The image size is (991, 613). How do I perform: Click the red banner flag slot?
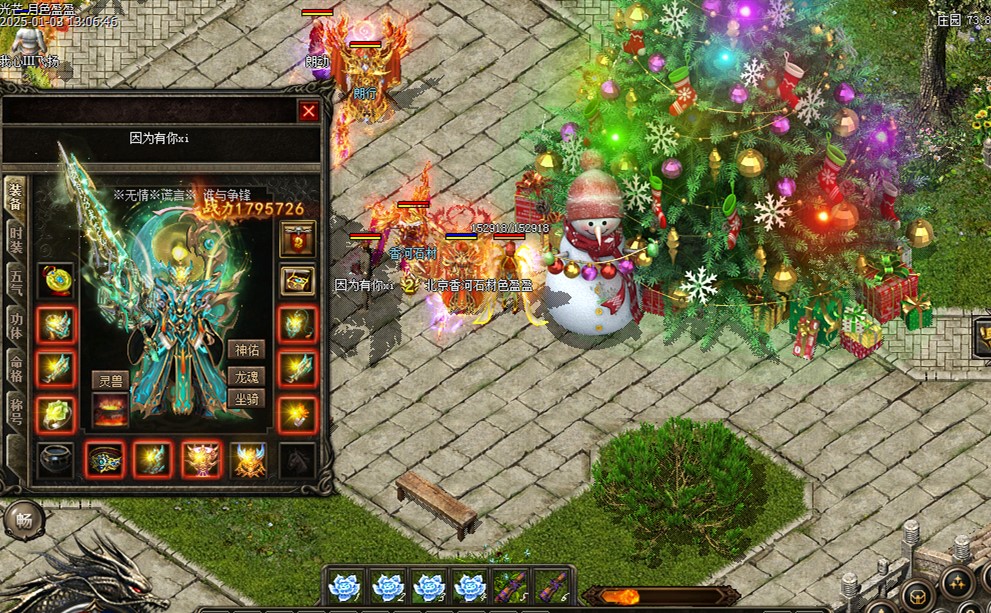tap(297, 238)
